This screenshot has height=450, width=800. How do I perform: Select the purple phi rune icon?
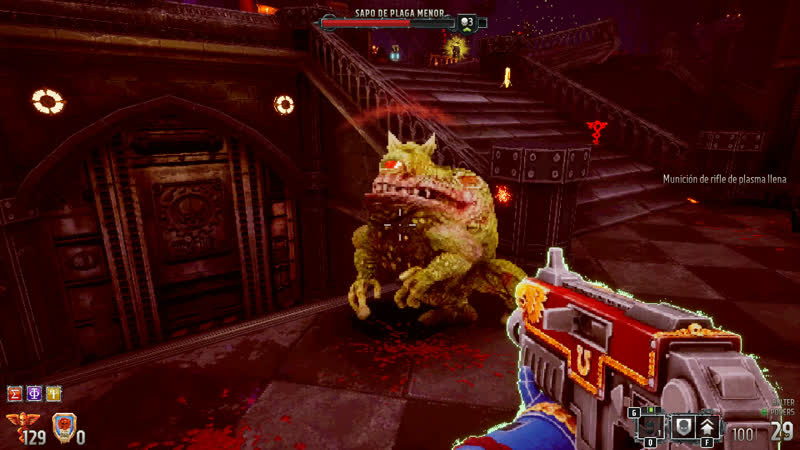(x=34, y=393)
